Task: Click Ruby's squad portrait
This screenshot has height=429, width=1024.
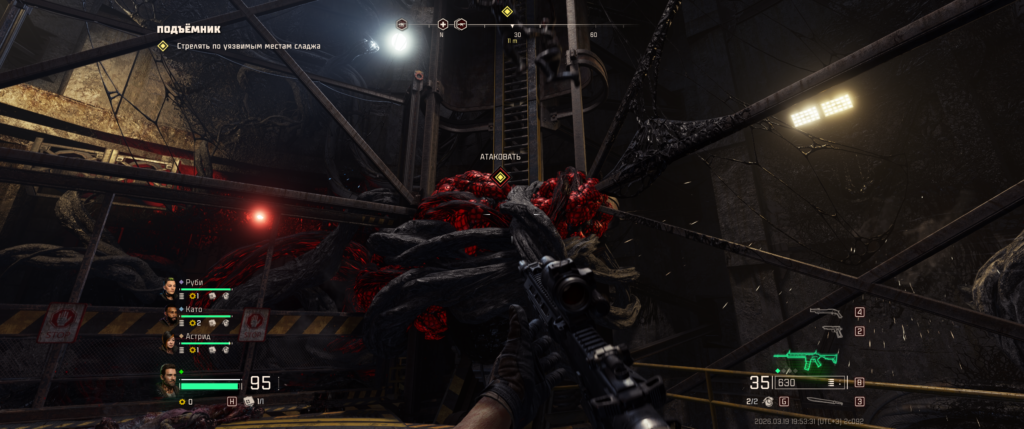Action: [x=169, y=289]
